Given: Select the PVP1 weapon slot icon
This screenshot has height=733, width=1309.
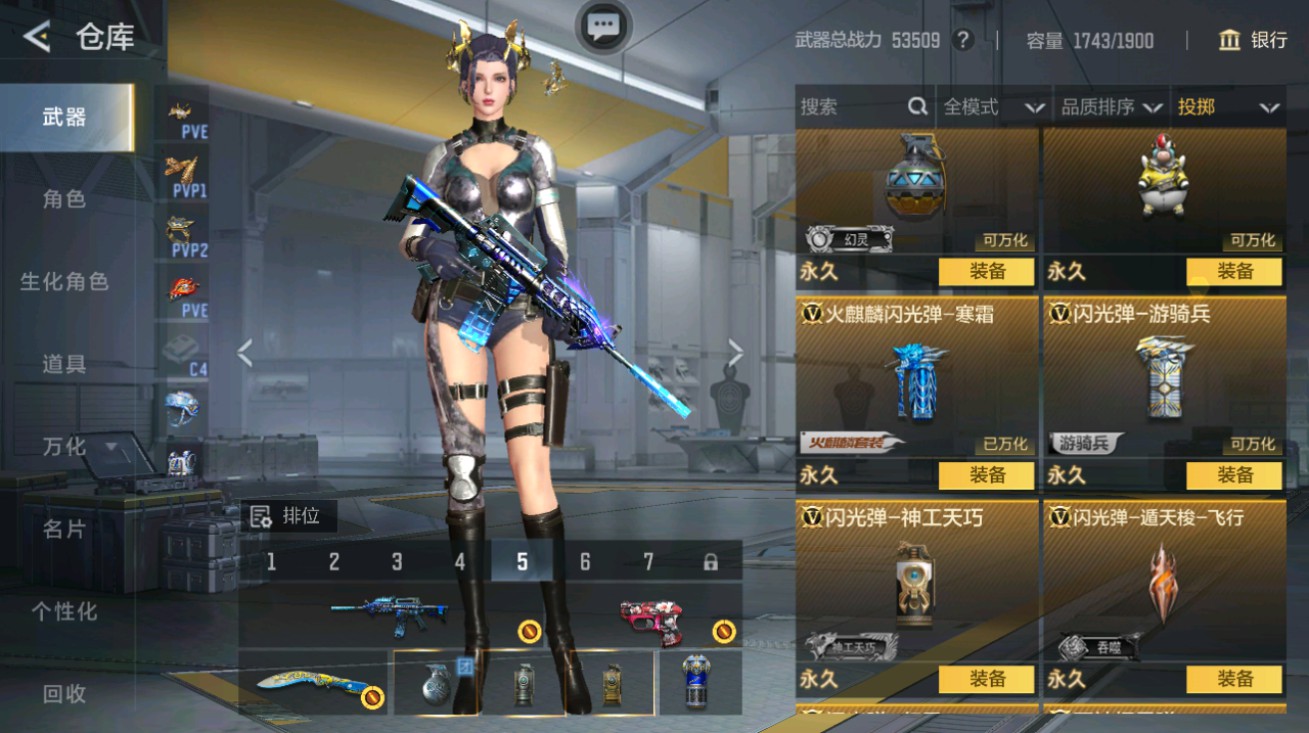Looking at the screenshot, I should pyautogui.click(x=180, y=176).
